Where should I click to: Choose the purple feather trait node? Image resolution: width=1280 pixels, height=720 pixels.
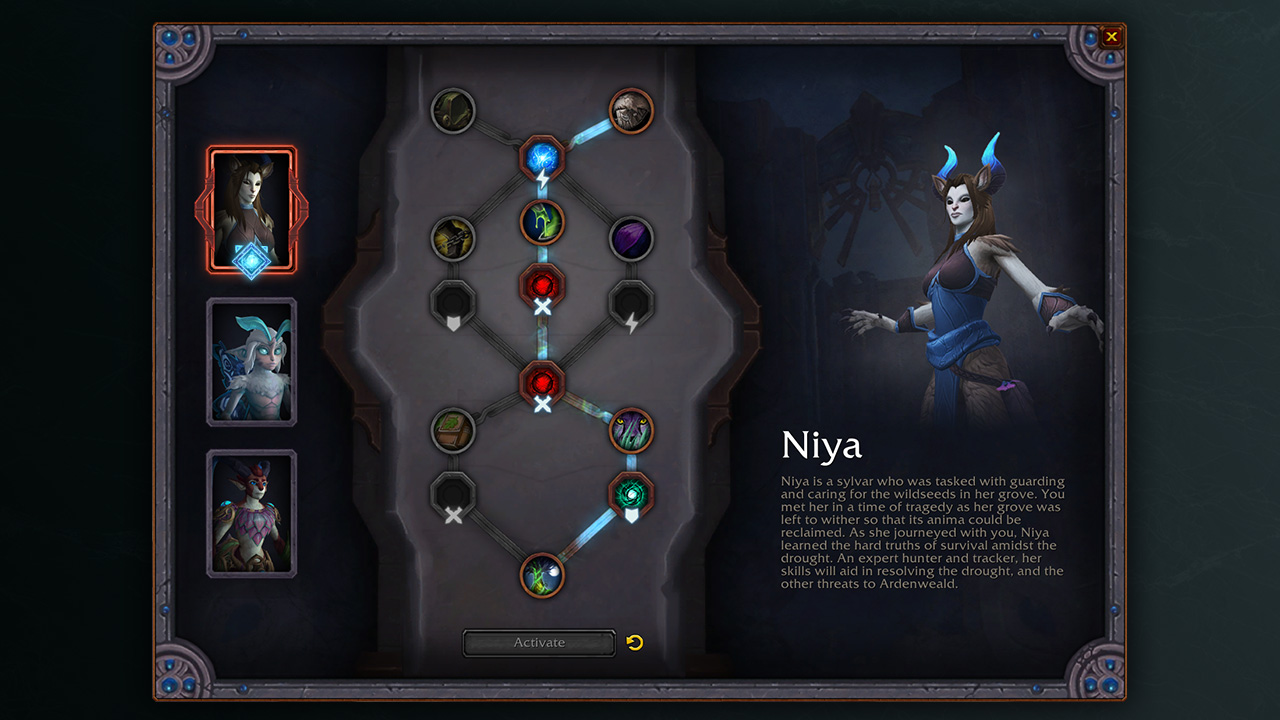[631, 240]
